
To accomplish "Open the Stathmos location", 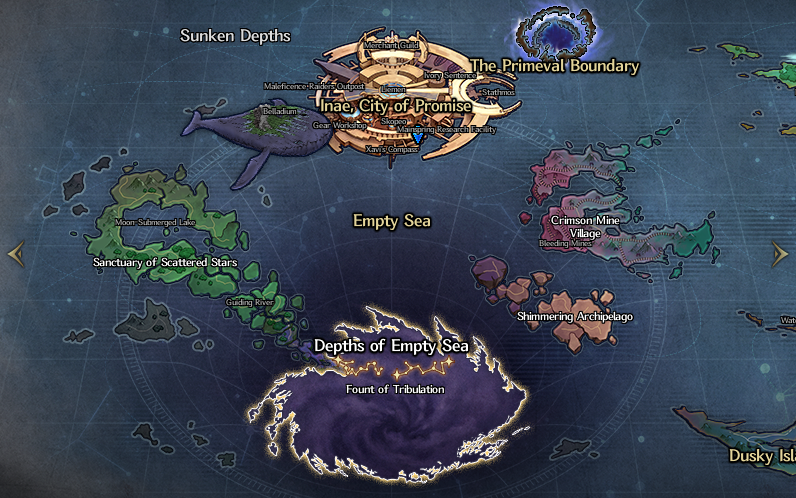I will (x=497, y=92).
